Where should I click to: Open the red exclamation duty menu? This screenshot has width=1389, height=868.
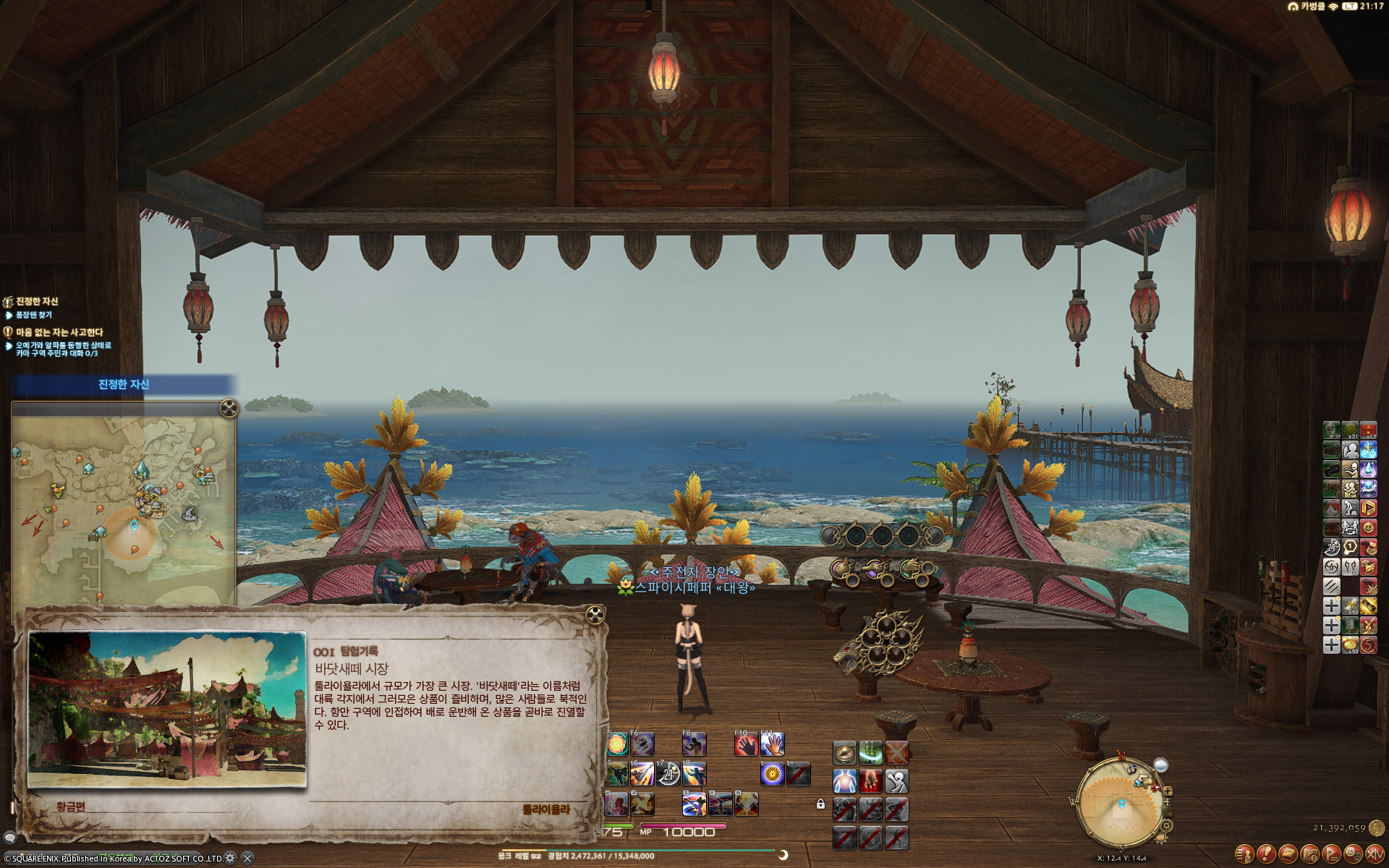tap(1266, 854)
